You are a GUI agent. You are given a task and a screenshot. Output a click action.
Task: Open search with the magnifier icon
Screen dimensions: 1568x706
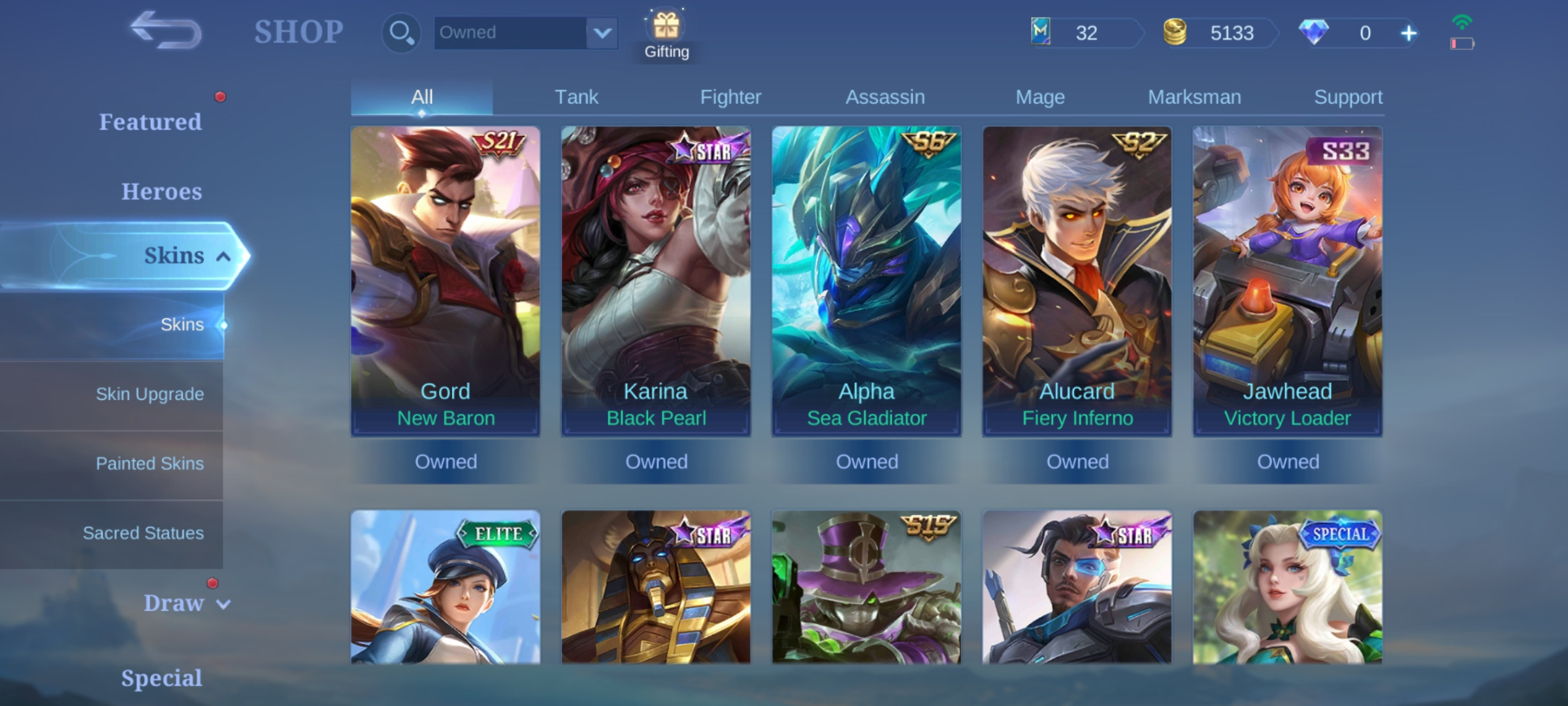400,31
